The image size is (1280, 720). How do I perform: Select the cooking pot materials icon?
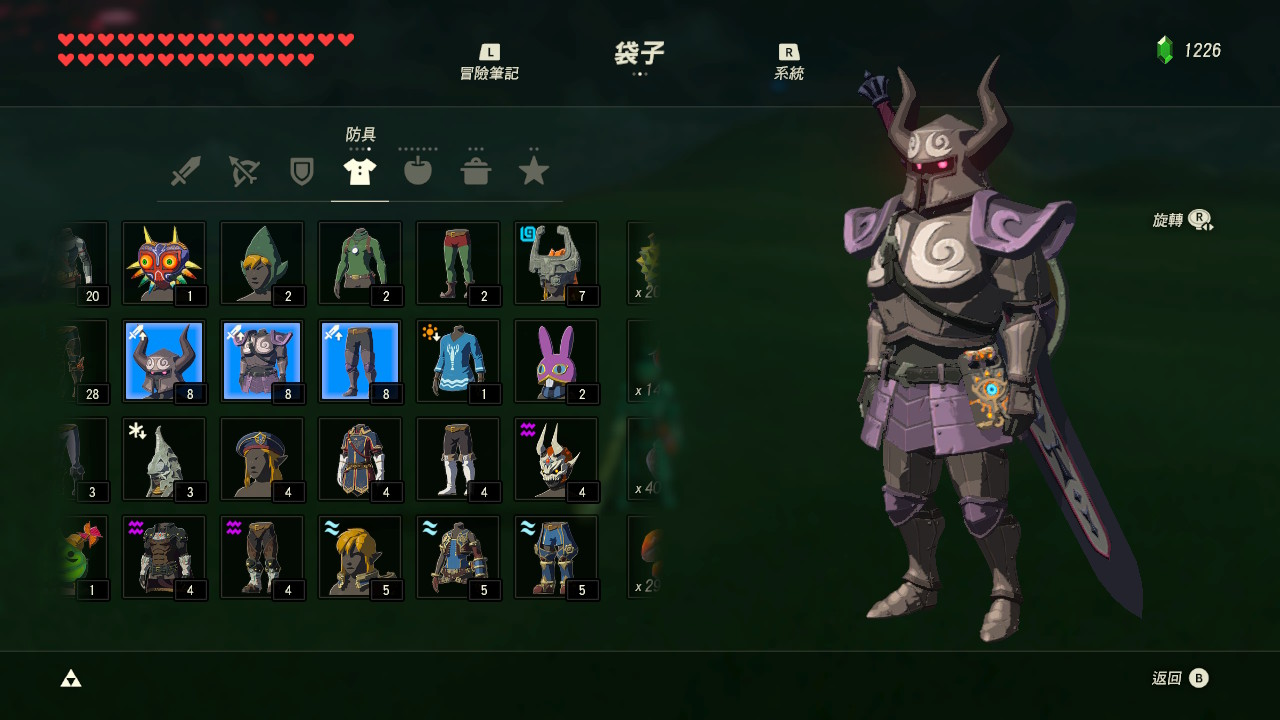click(476, 170)
